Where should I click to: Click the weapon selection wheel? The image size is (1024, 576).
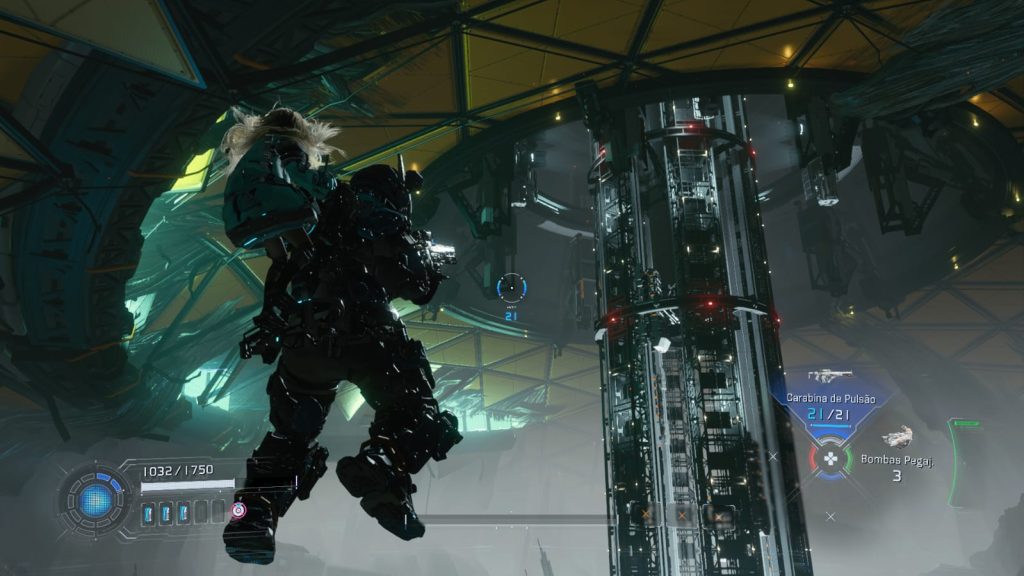click(x=830, y=459)
